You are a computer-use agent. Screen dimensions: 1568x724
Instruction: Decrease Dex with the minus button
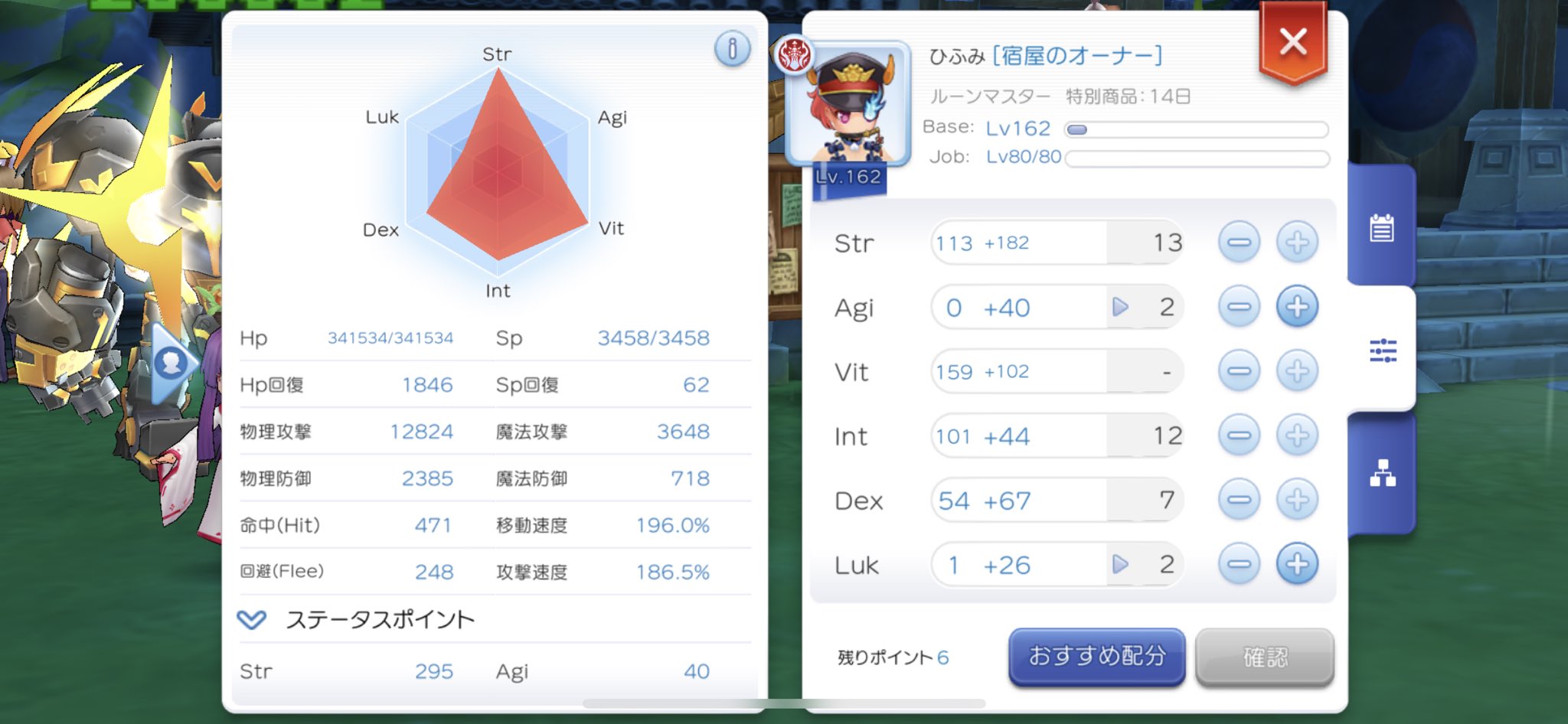click(1240, 500)
